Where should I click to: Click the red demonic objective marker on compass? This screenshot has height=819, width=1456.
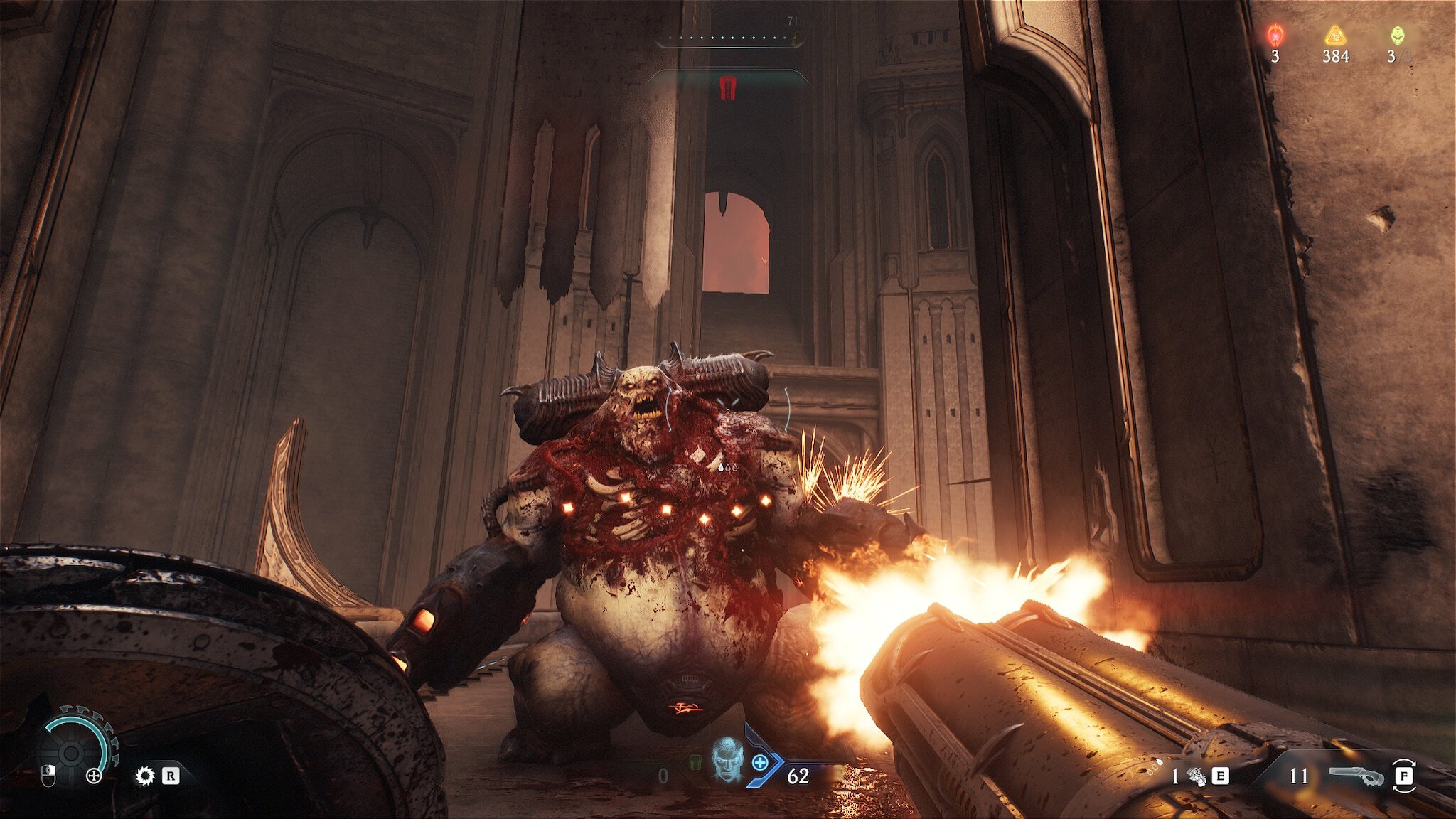[x=727, y=87]
